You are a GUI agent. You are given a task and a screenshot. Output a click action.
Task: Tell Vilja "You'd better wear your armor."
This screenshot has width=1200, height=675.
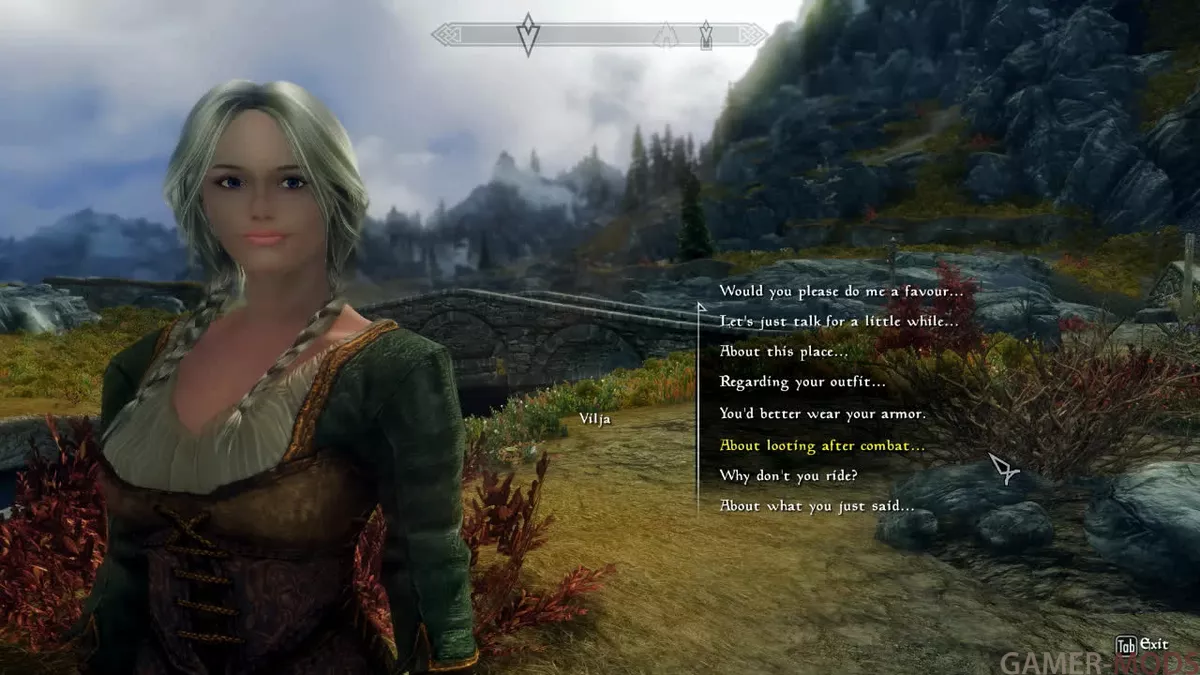click(822, 413)
